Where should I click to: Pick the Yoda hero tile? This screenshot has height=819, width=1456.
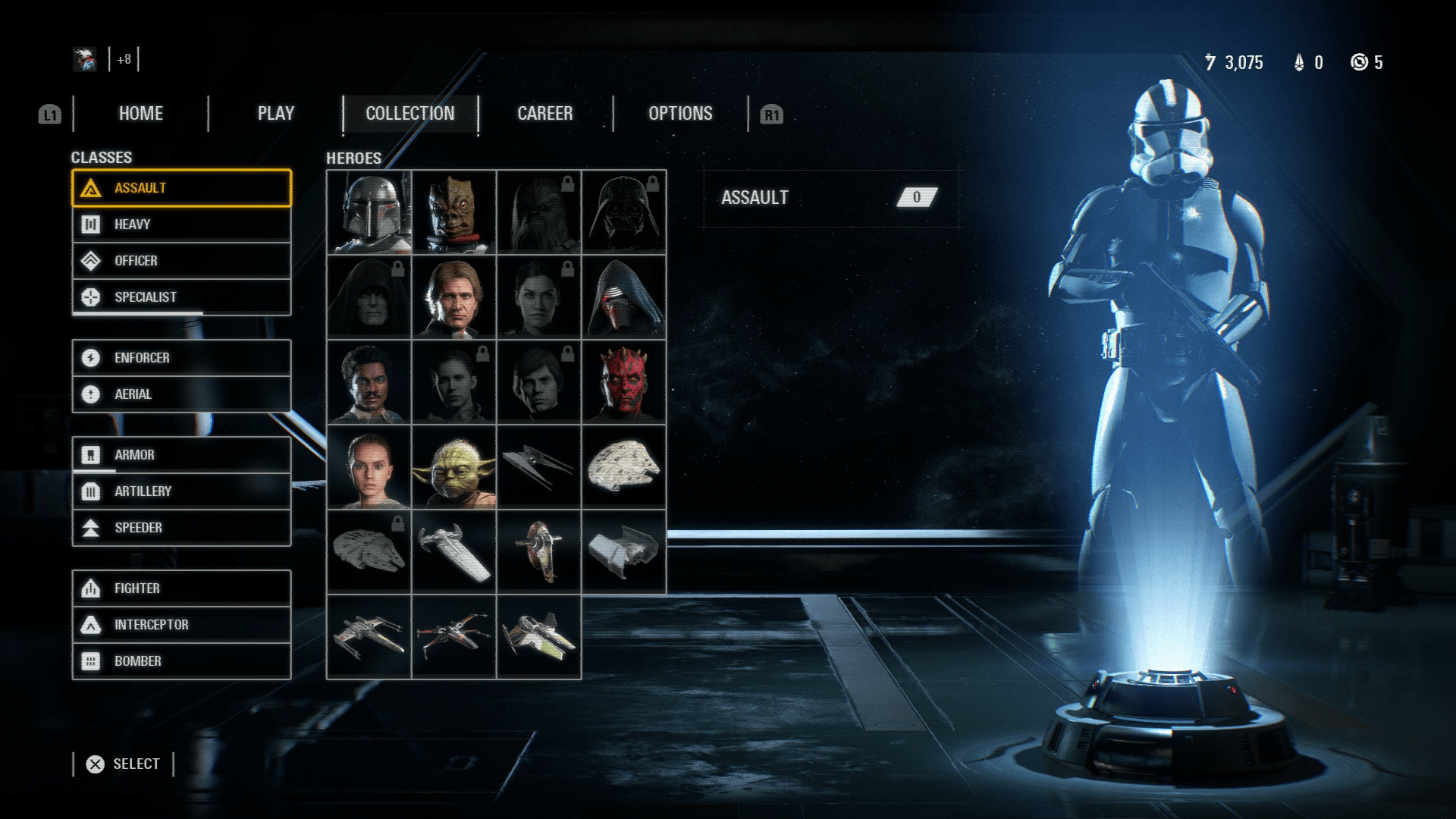454,467
